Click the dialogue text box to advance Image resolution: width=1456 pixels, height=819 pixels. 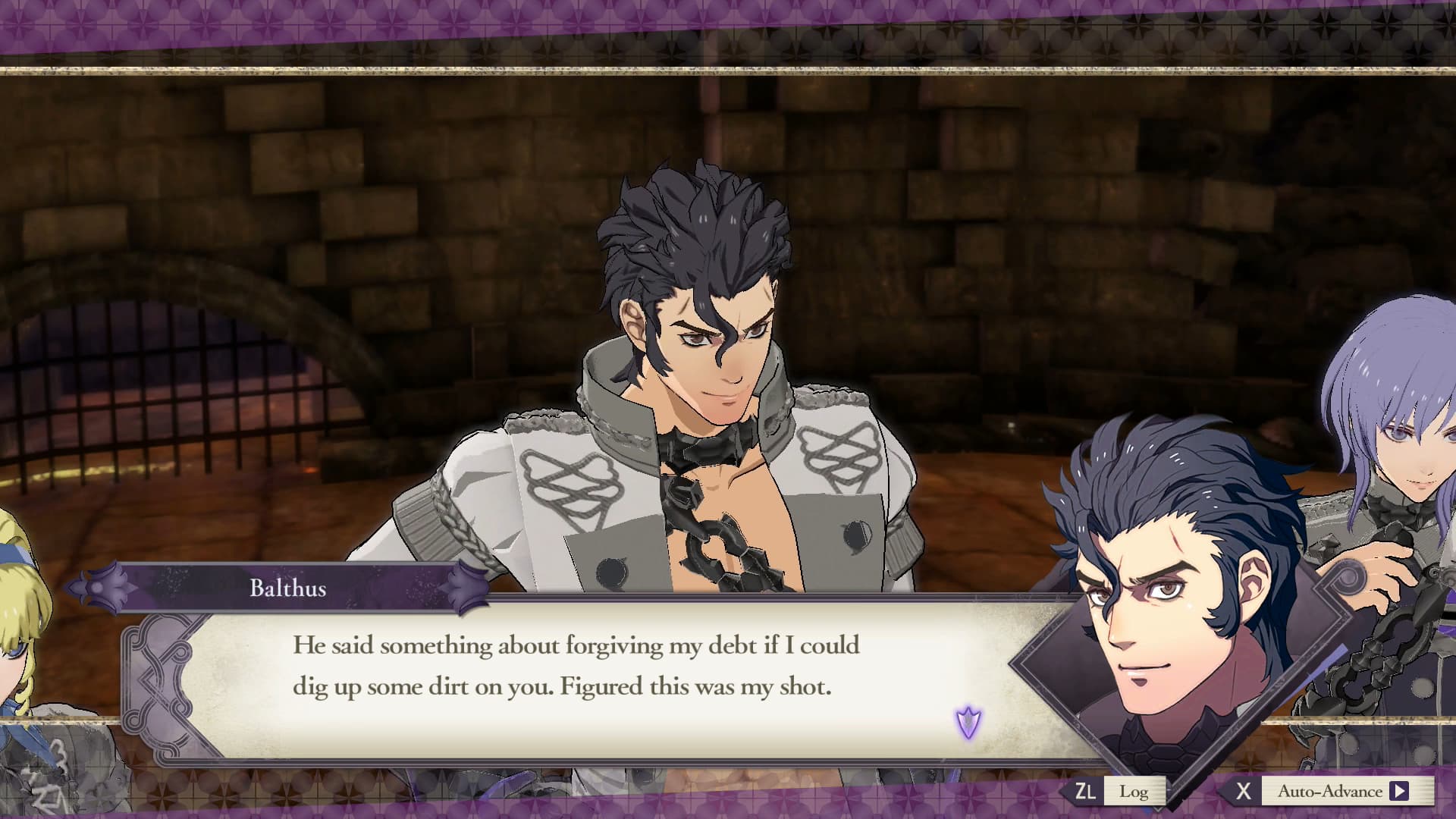pyautogui.click(x=576, y=675)
